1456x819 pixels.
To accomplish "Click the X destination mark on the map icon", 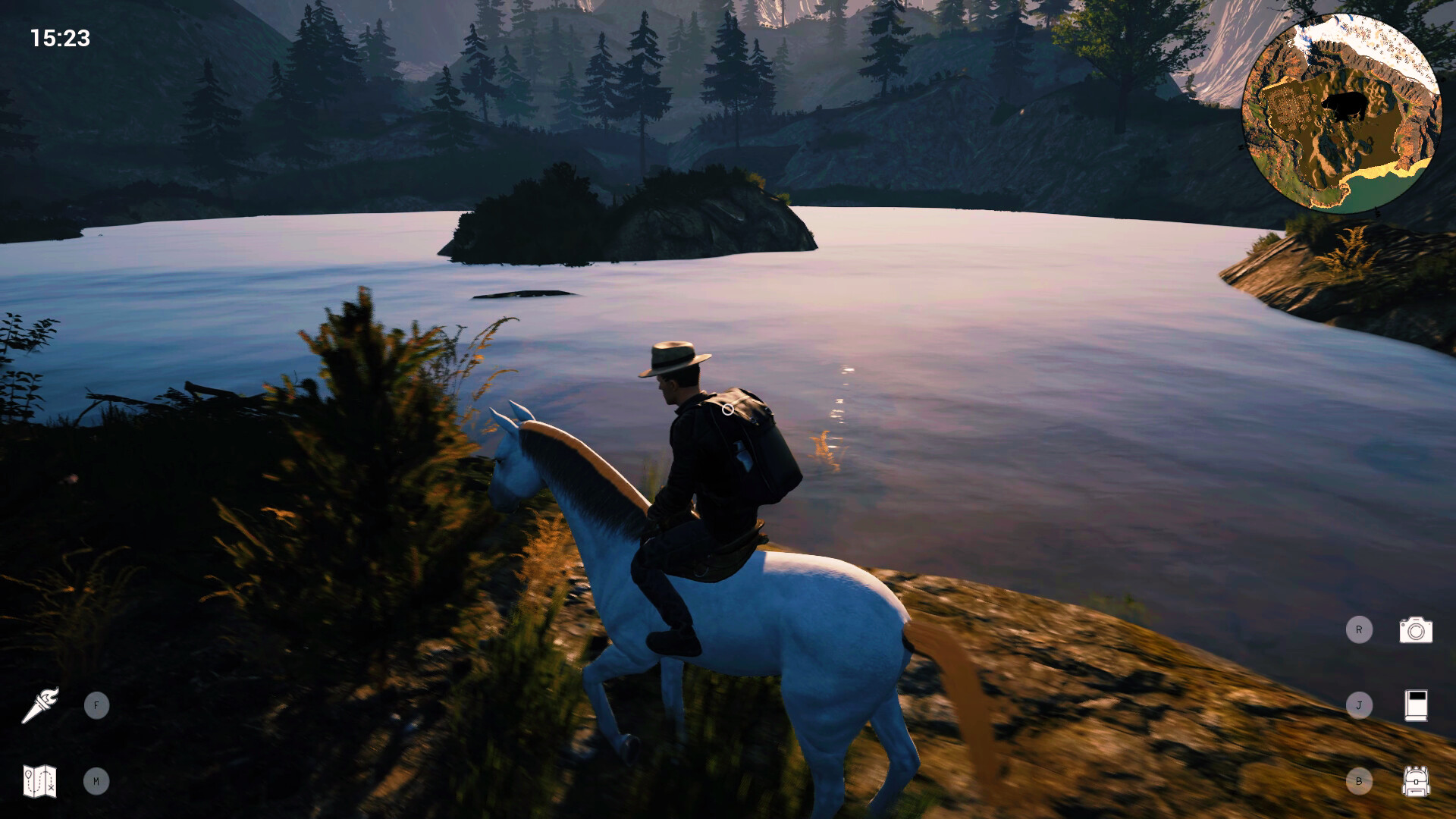I will point(51,787).
